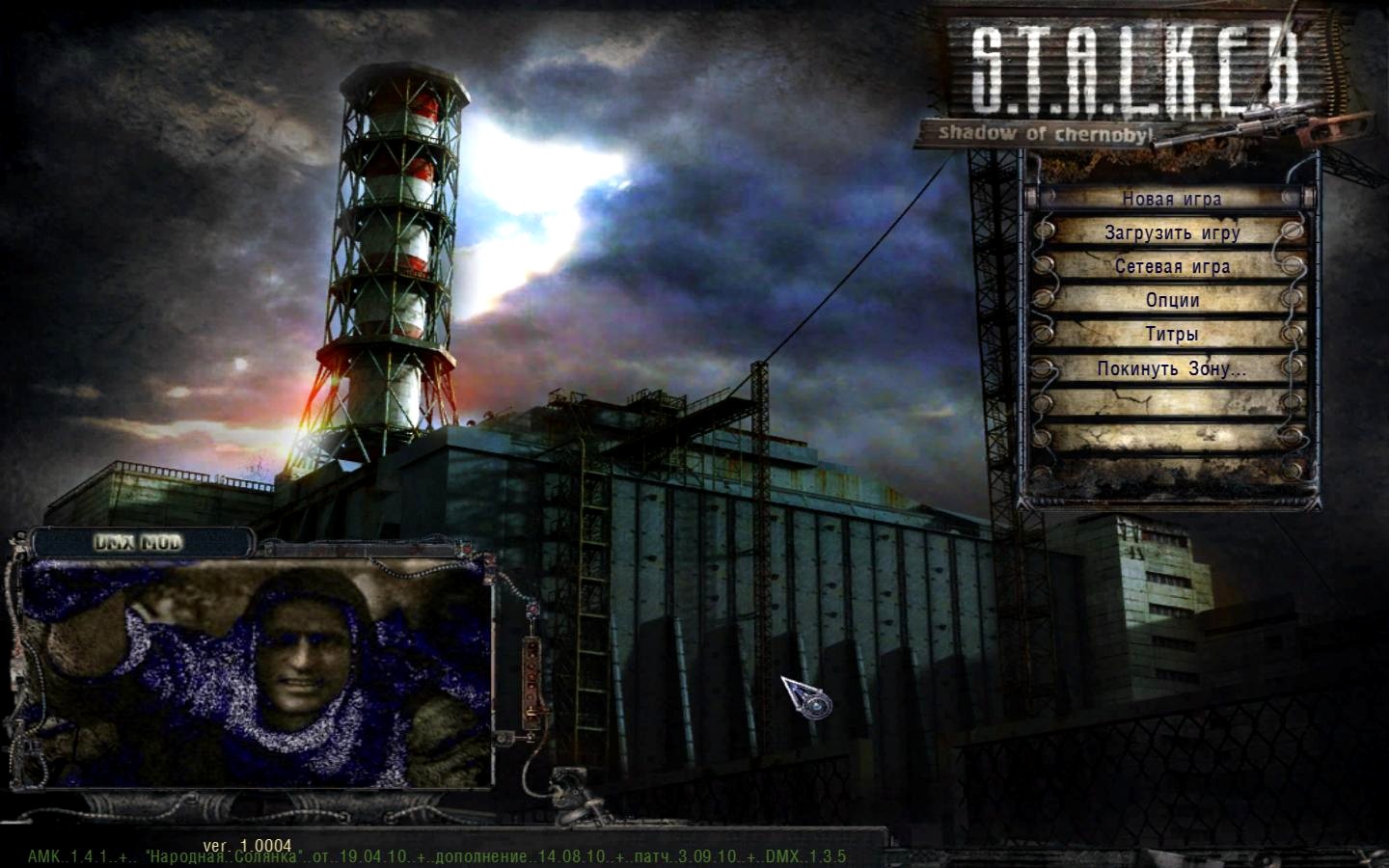Start a new game via Новая игра
Viewport: 1389px width, 868px height.
click(1171, 200)
